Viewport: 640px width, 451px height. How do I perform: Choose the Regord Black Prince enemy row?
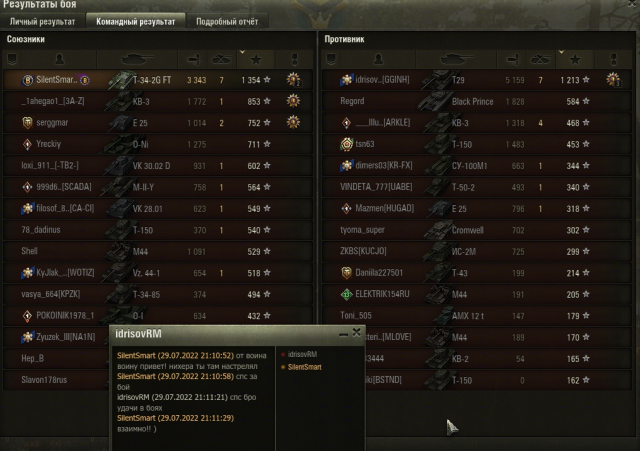pos(470,101)
